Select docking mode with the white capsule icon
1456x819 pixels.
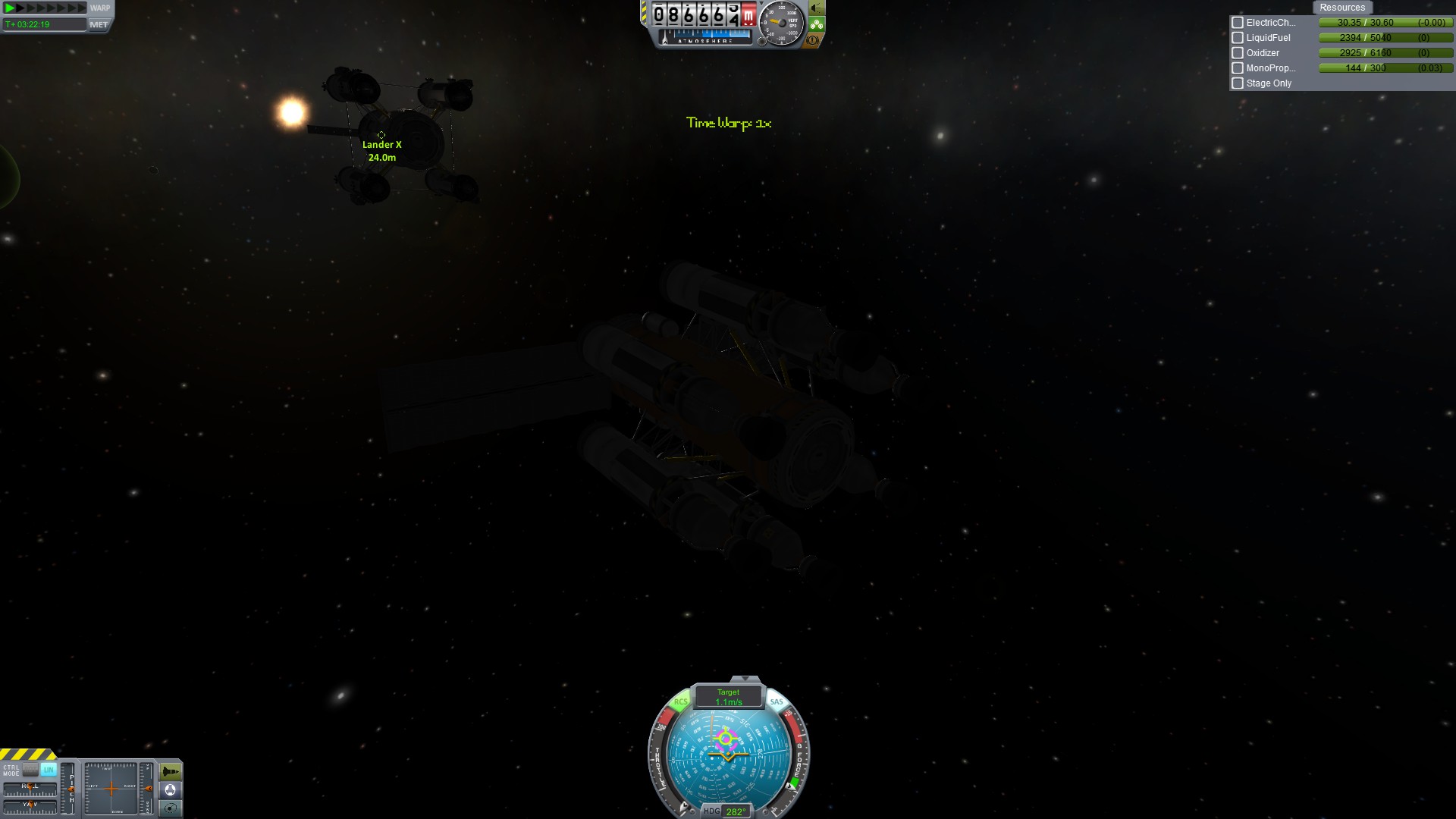click(171, 790)
